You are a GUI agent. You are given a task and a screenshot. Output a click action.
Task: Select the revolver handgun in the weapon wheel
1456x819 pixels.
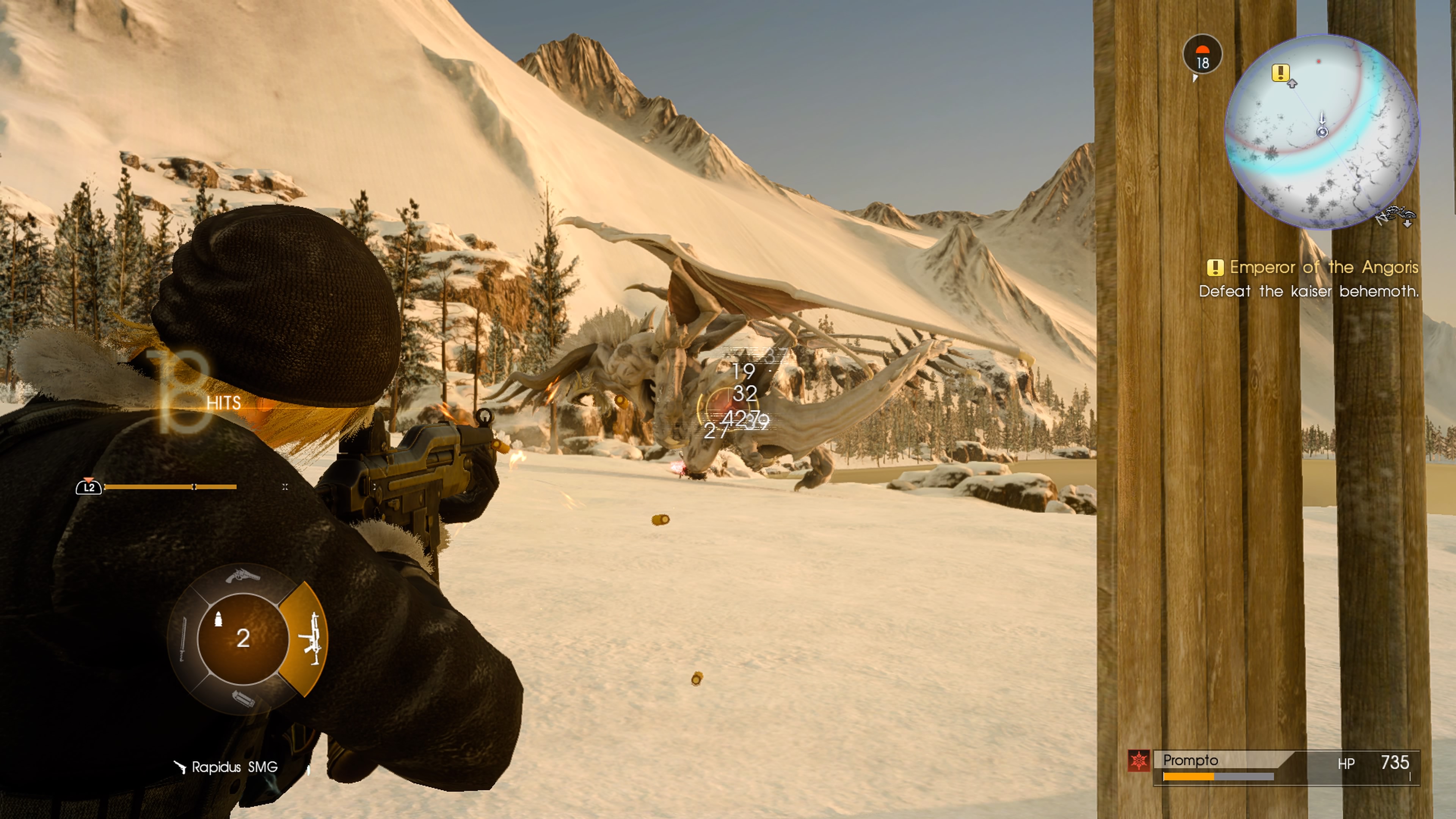[x=243, y=576]
